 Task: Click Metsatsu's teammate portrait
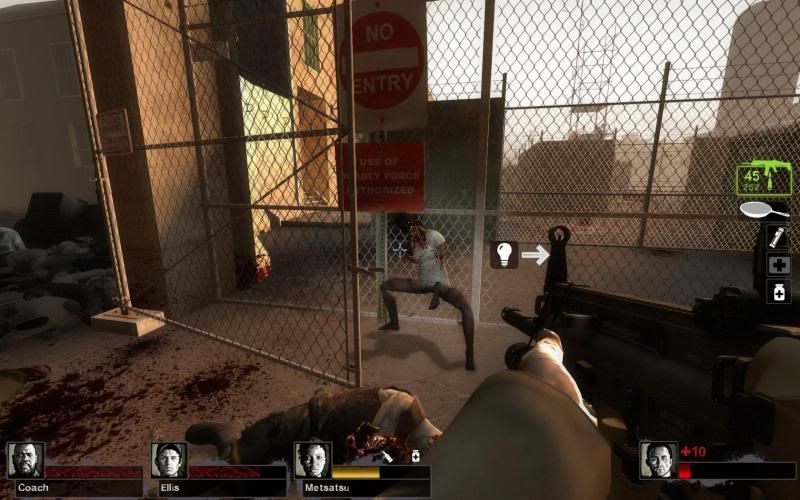tap(312, 459)
